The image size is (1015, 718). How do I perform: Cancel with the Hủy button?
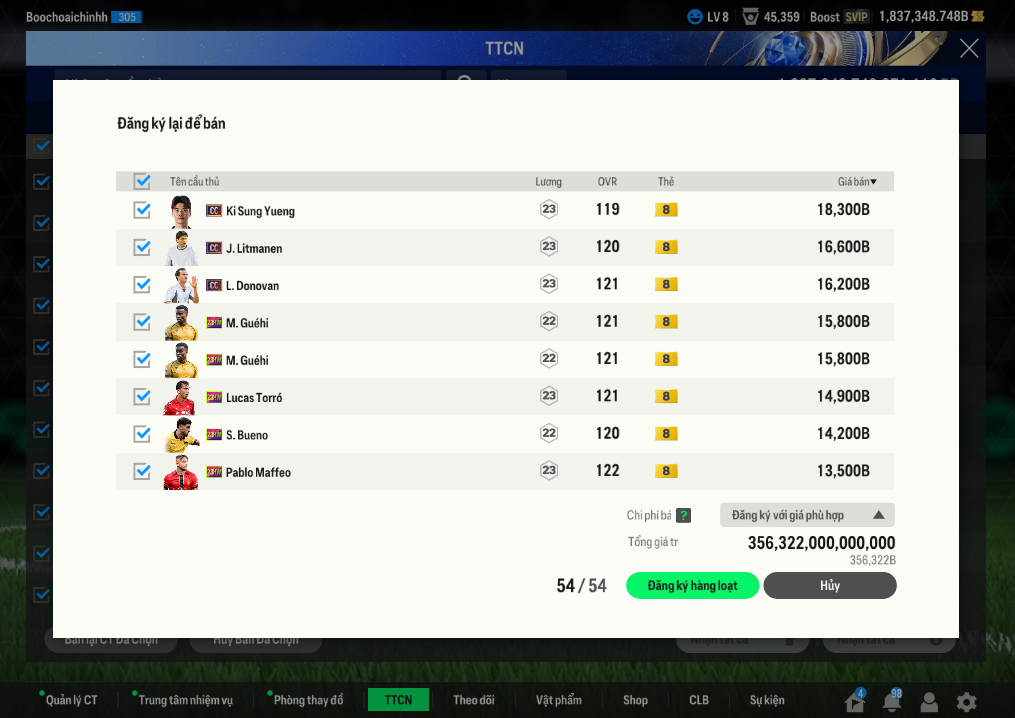pos(830,586)
